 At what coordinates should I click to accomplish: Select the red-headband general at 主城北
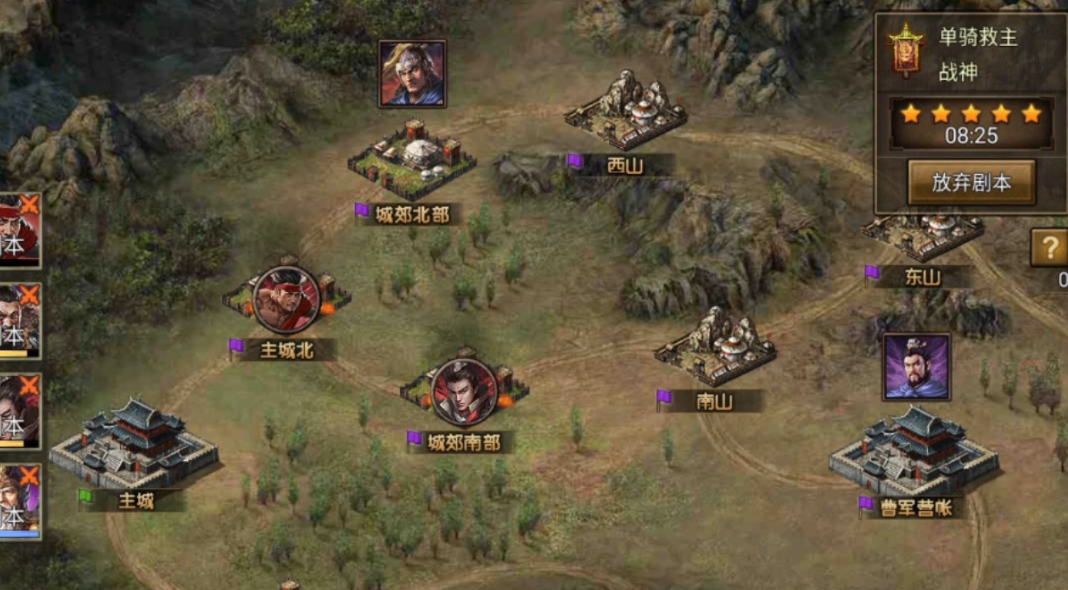[x=286, y=298]
